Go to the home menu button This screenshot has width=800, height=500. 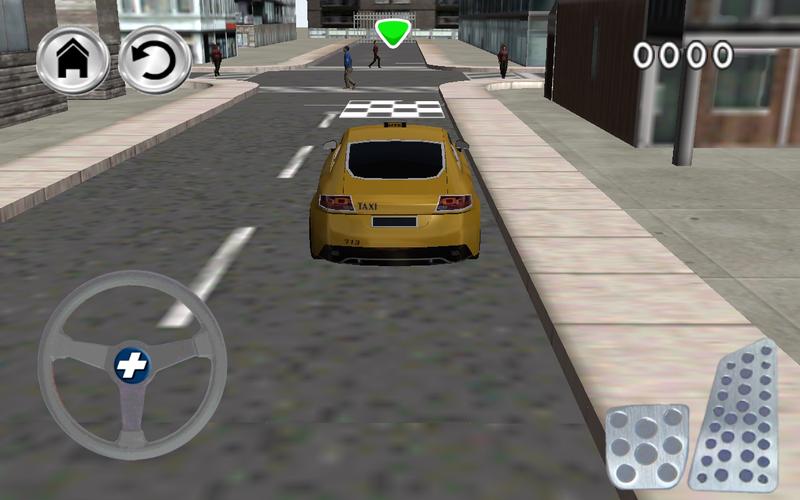[x=72, y=61]
